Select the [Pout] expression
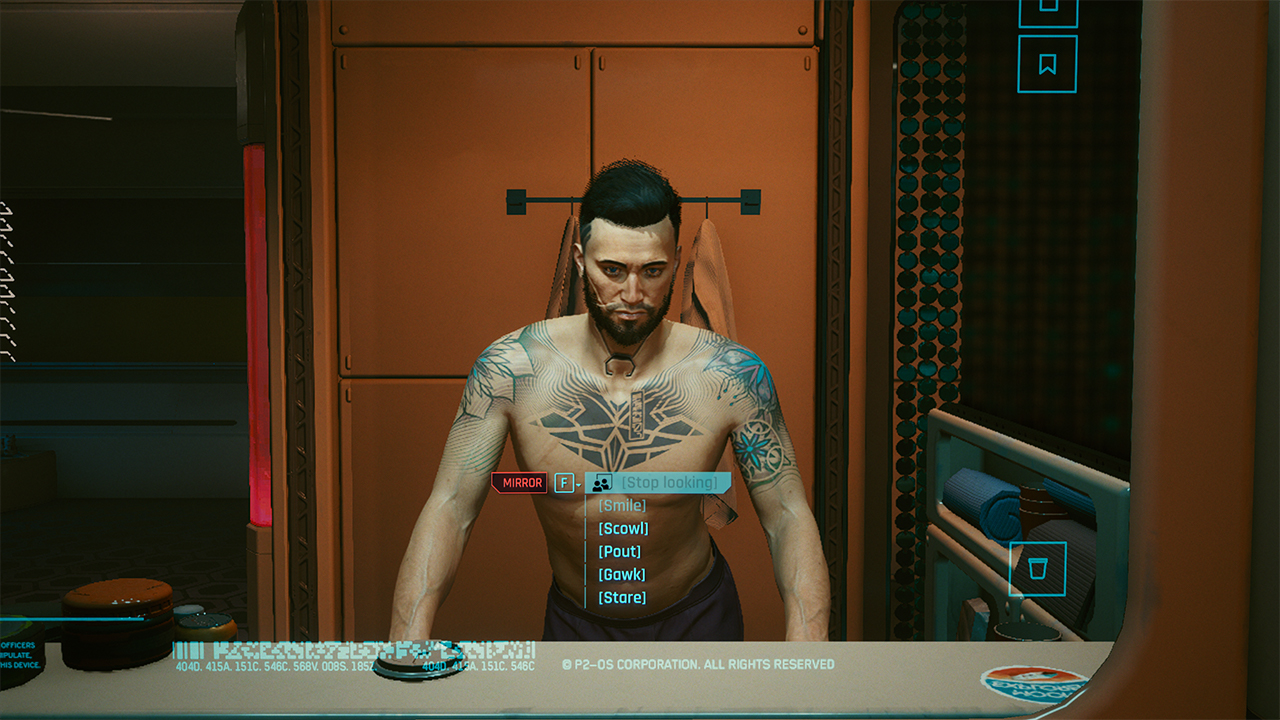 pyautogui.click(x=618, y=551)
